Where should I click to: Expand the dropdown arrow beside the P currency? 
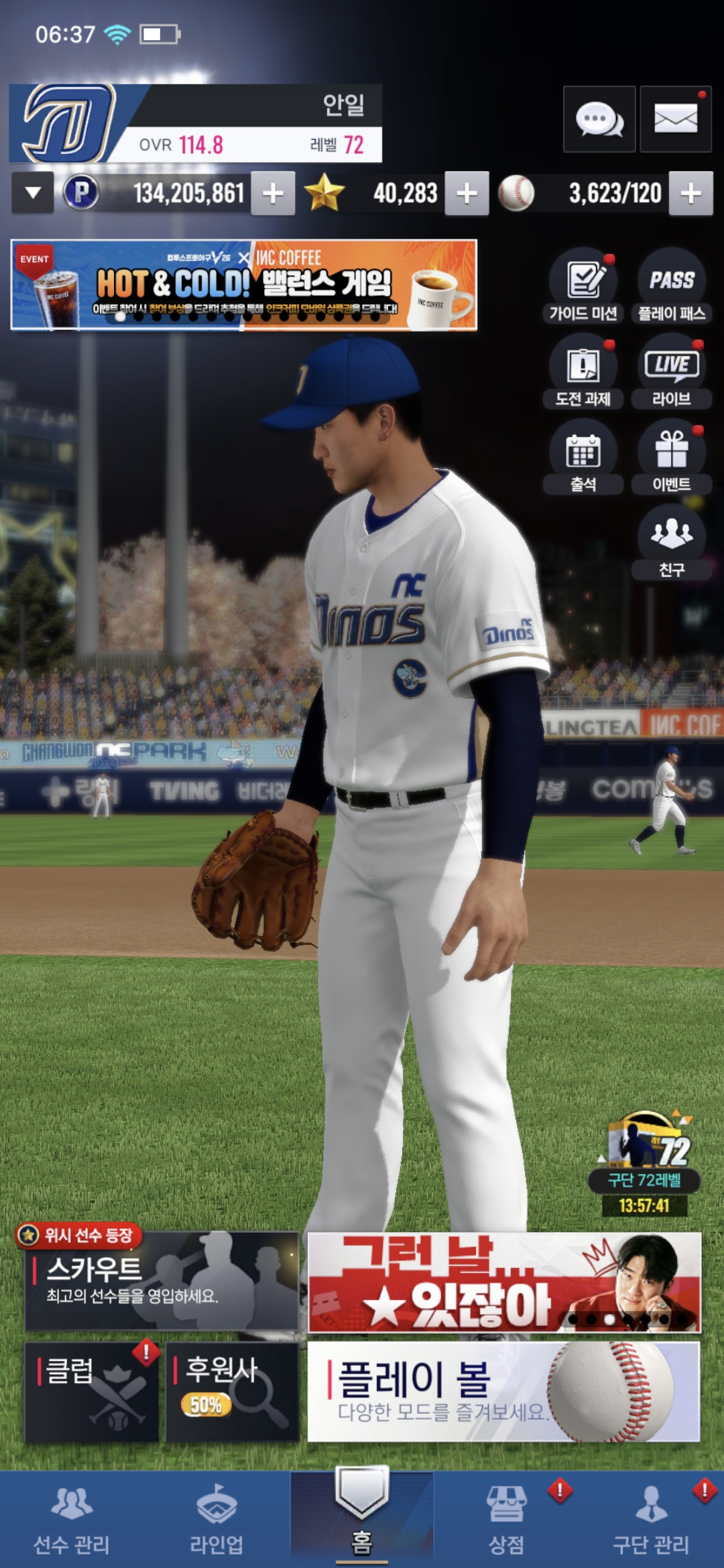click(x=33, y=193)
